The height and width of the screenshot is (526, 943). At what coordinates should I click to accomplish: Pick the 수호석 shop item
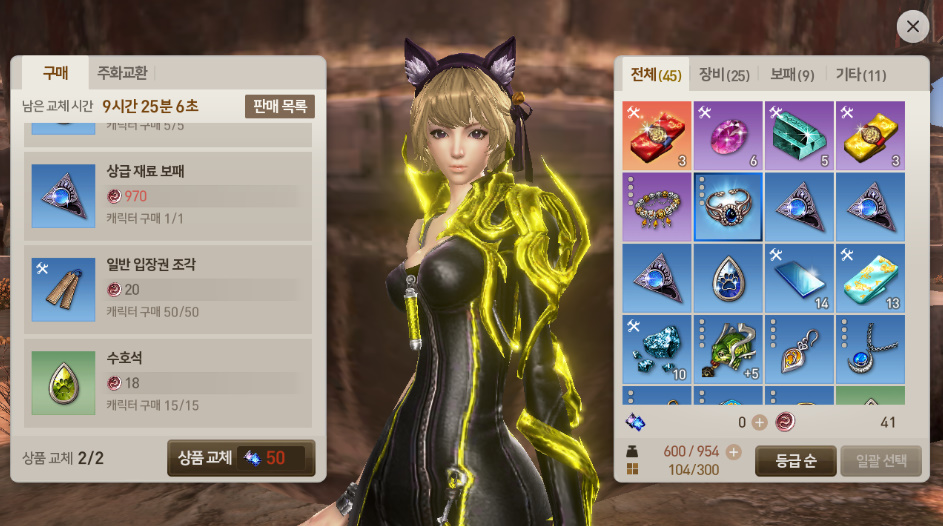pos(168,380)
